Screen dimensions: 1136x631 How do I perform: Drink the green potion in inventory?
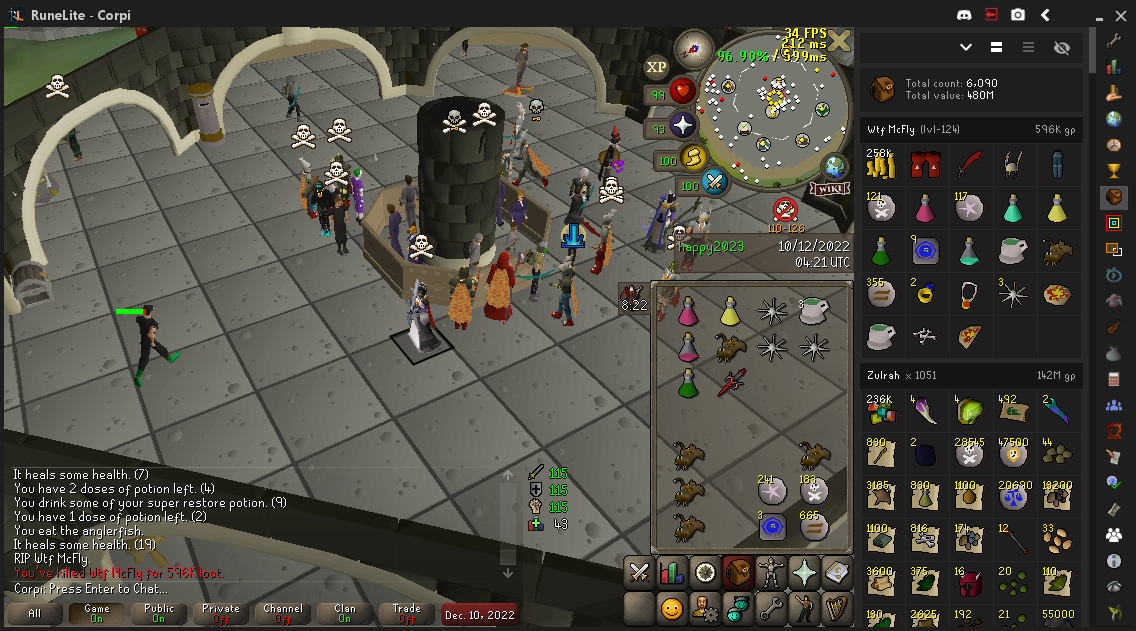(687, 382)
